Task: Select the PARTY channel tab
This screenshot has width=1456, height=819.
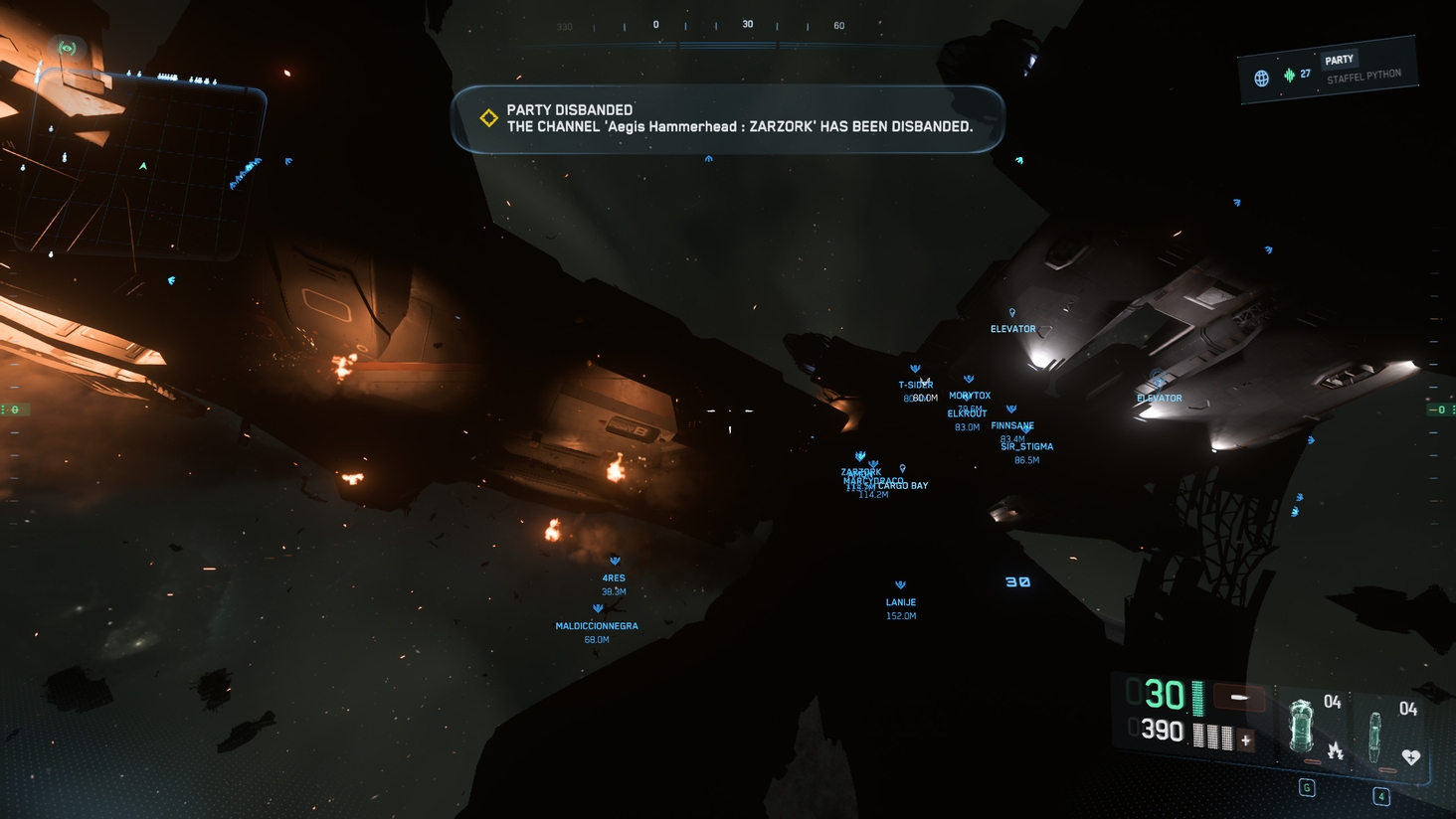Action: [x=1339, y=60]
